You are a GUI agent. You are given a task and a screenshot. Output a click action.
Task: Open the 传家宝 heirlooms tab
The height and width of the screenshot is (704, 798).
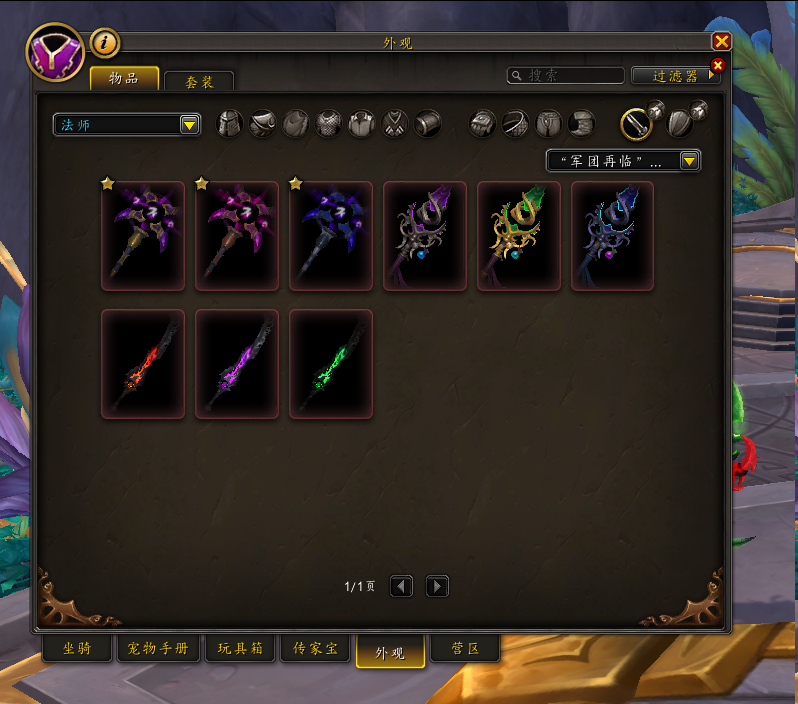[315, 648]
